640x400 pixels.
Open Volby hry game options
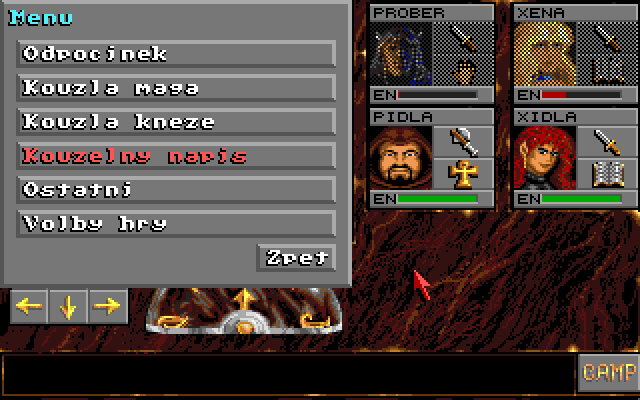point(176,224)
